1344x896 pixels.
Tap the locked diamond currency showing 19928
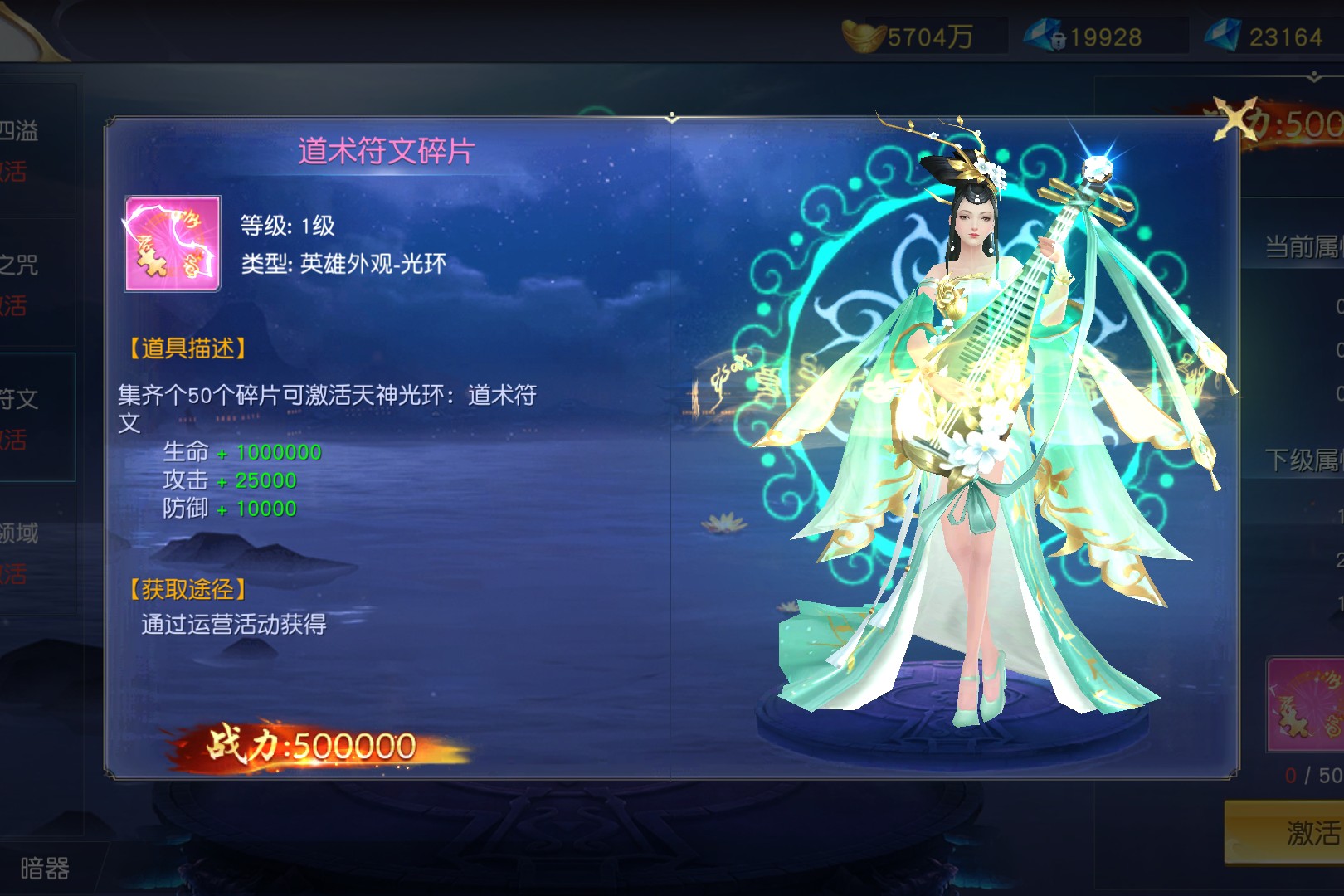(1086, 37)
